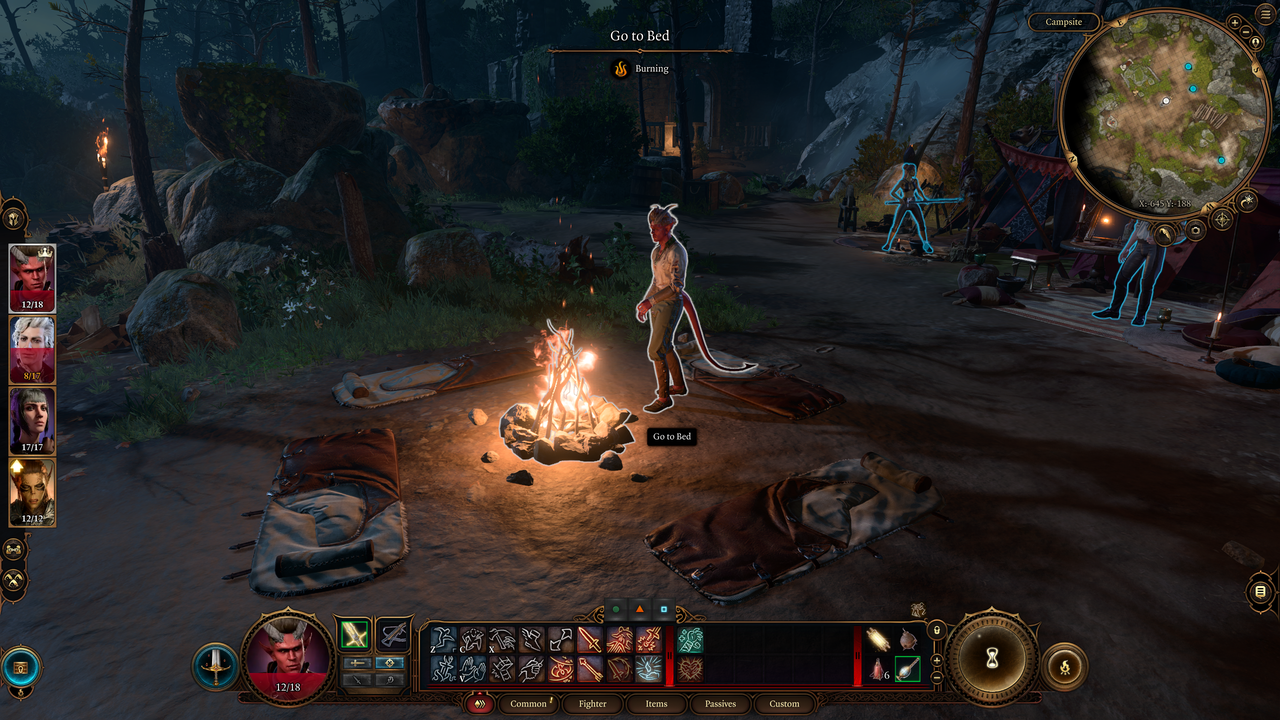Select the glowing melee weapon slot

[x=353, y=634]
